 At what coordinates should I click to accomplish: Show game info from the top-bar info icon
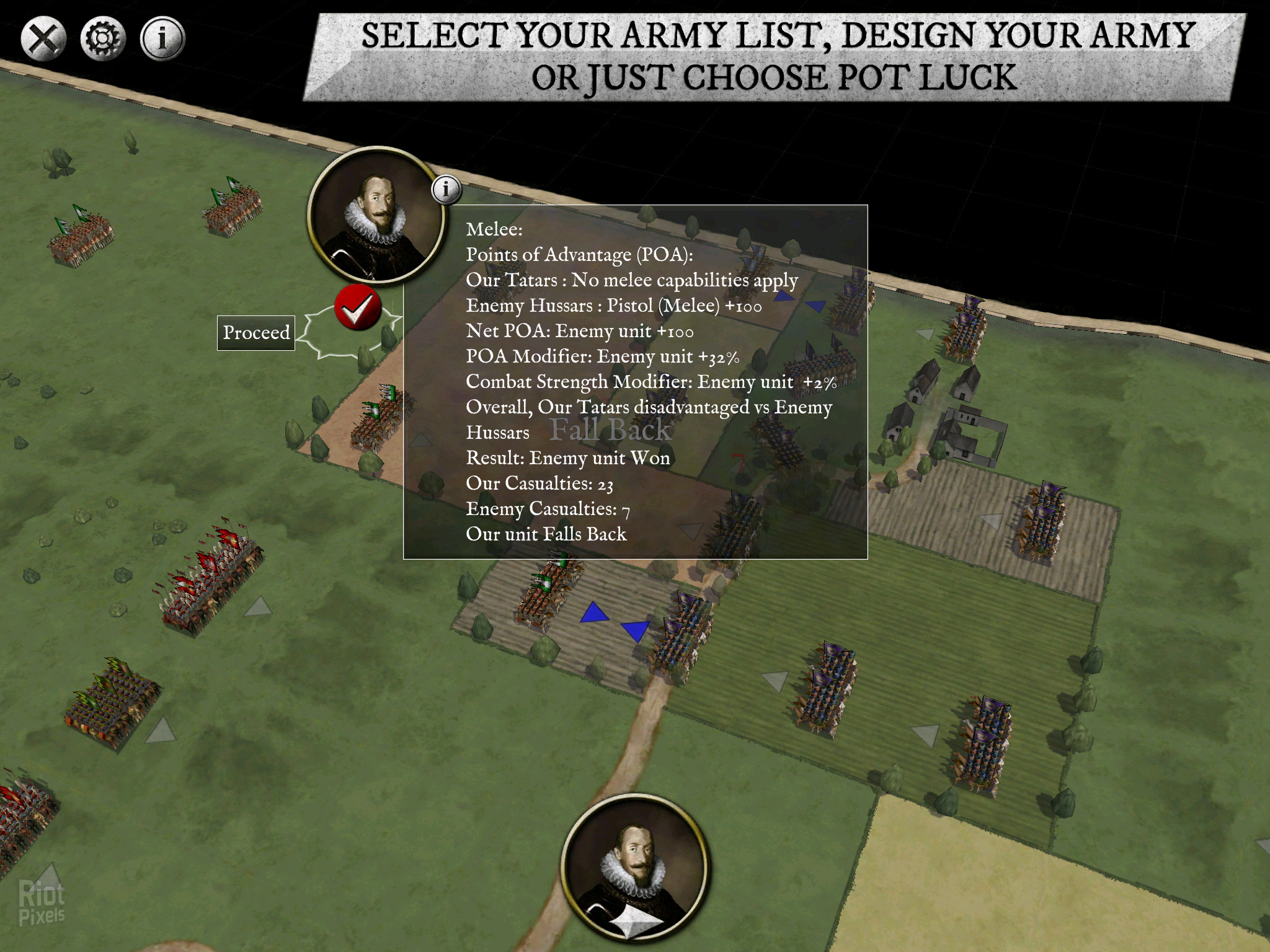click(162, 39)
